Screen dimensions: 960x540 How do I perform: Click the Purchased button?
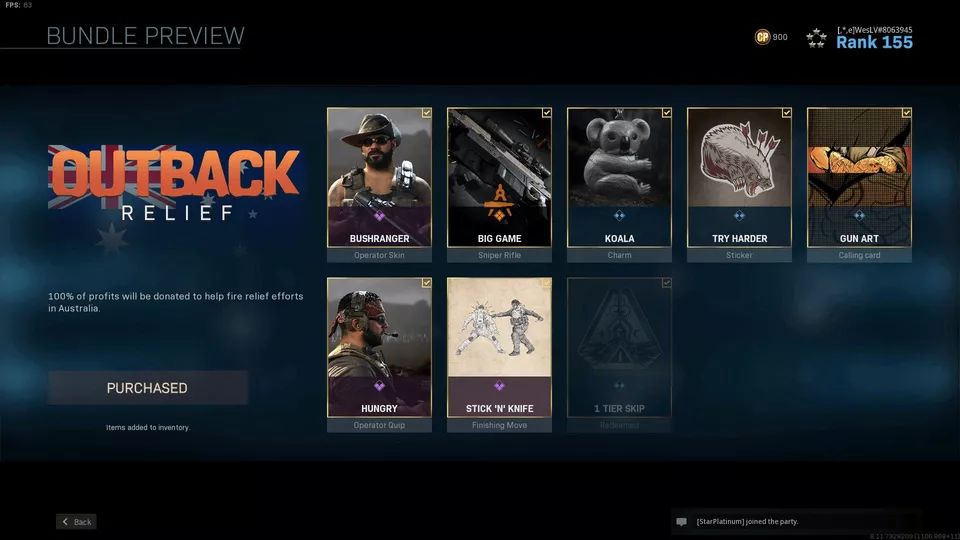coord(147,388)
